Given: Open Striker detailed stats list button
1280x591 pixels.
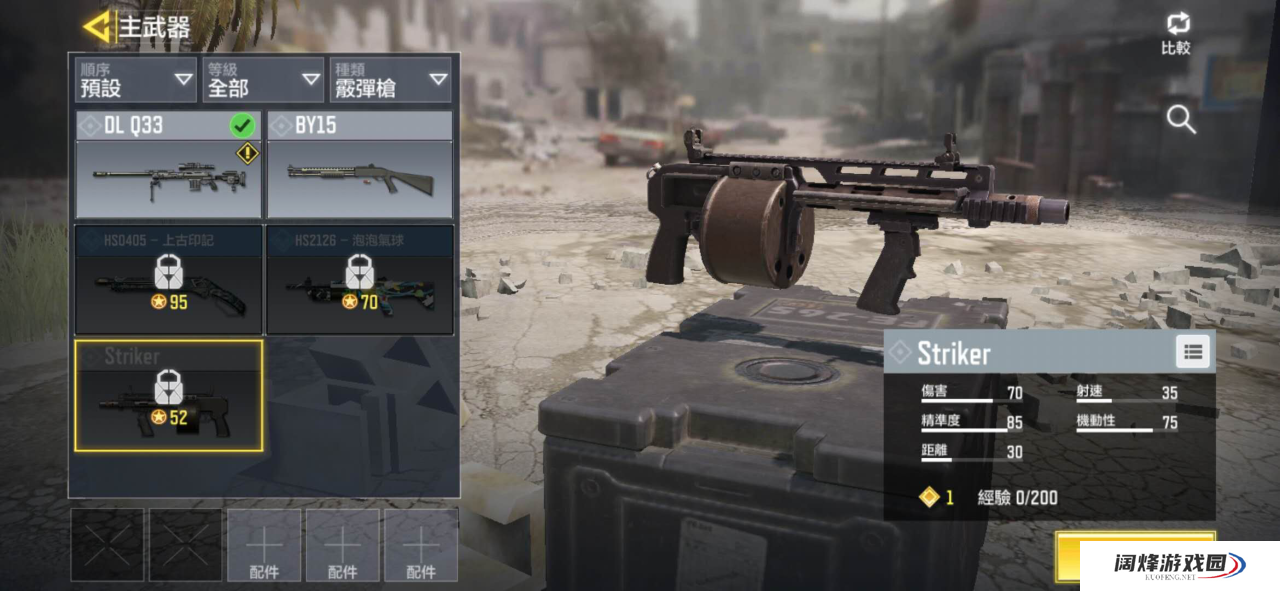Looking at the screenshot, I should point(1191,352).
